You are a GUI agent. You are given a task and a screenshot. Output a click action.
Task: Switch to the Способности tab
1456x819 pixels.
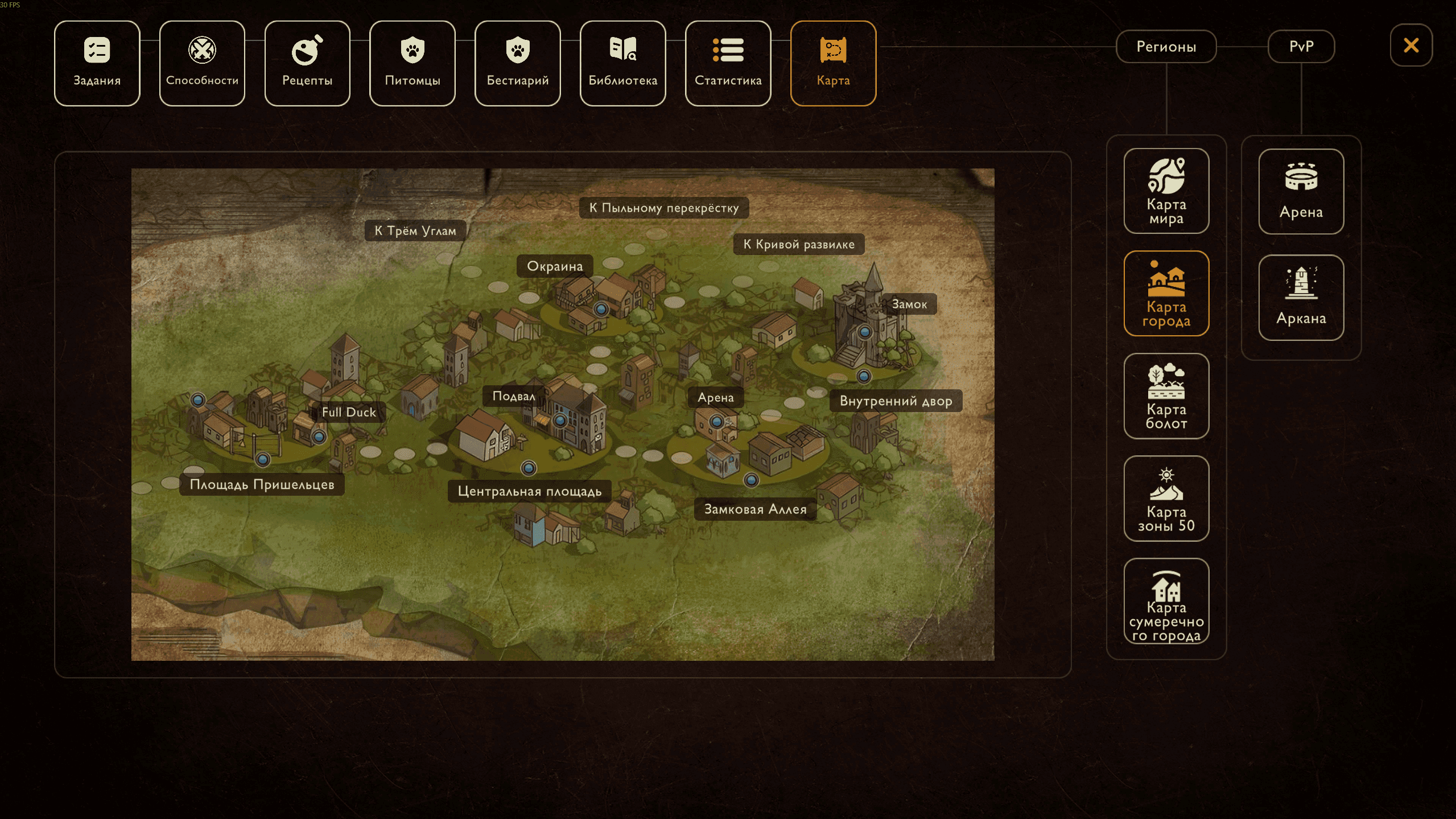pyautogui.click(x=202, y=63)
